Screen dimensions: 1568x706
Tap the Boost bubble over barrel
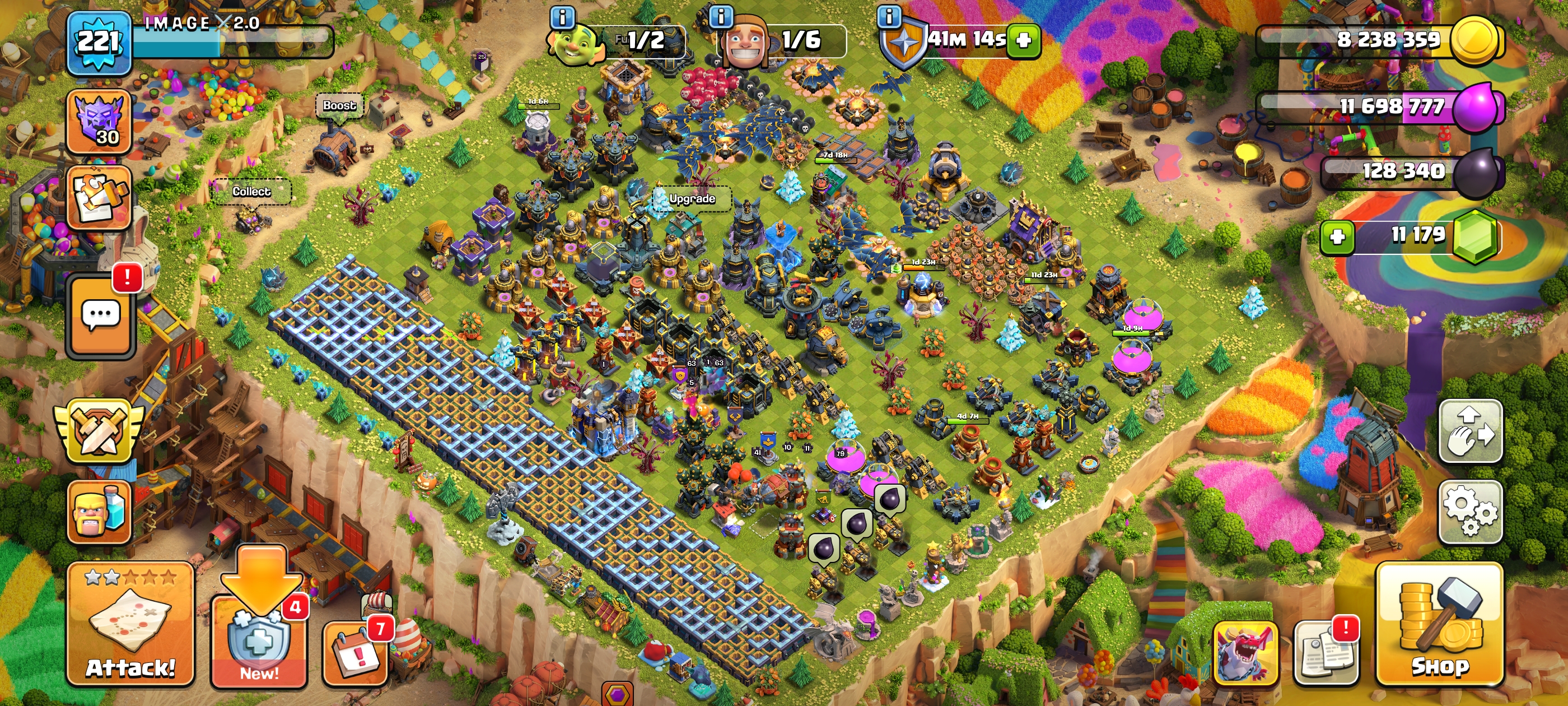click(339, 105)
